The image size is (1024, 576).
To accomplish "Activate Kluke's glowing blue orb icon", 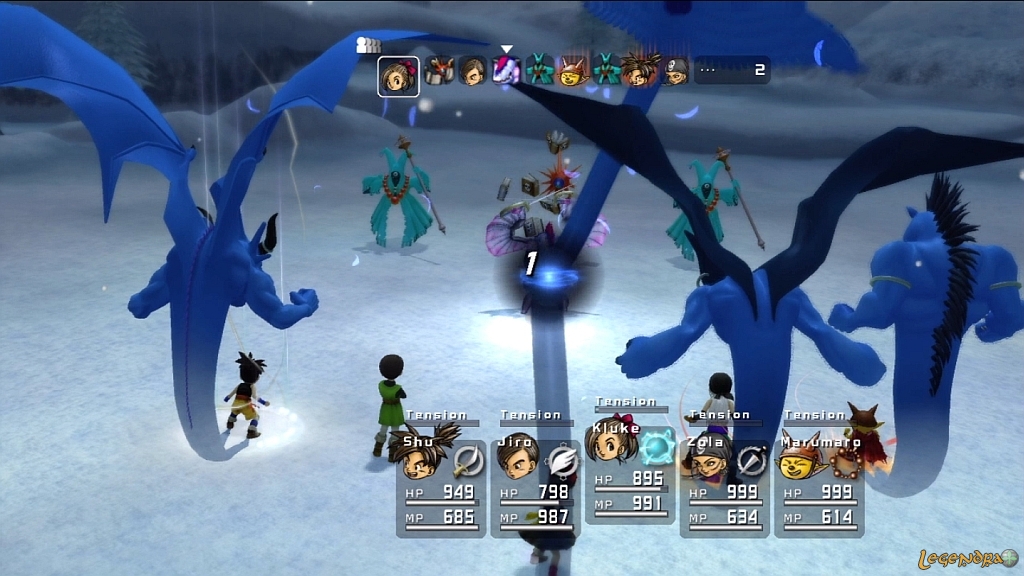I will pyautogui.click(x=658, y=446).
